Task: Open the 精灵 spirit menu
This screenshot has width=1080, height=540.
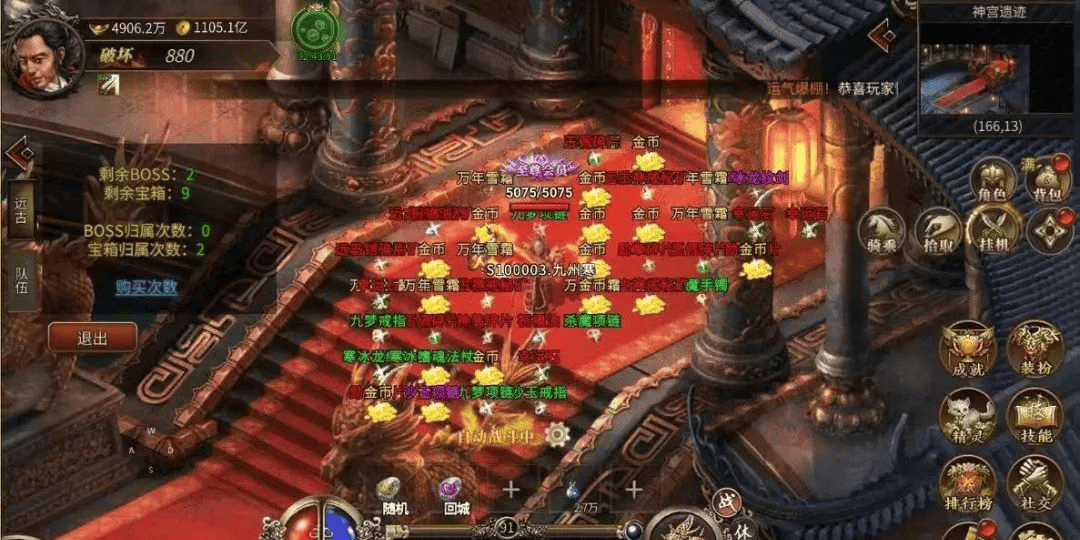Action: [x=967, y=418]
